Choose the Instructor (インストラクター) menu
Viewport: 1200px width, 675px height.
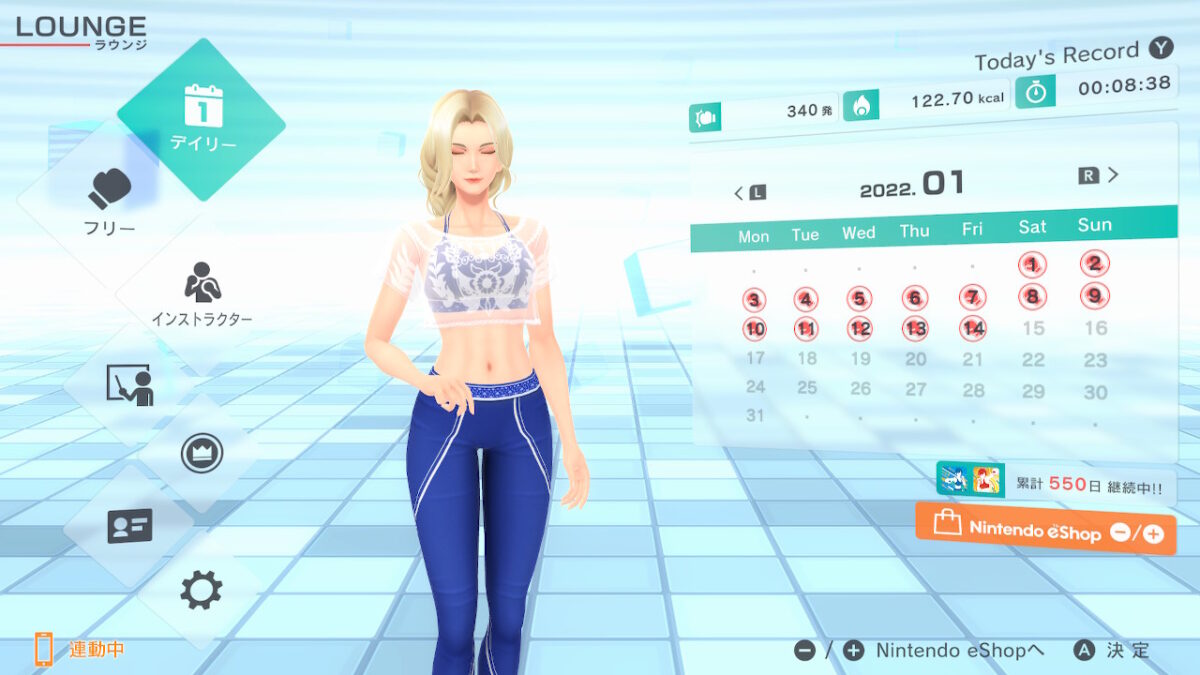tap(202, 295)
